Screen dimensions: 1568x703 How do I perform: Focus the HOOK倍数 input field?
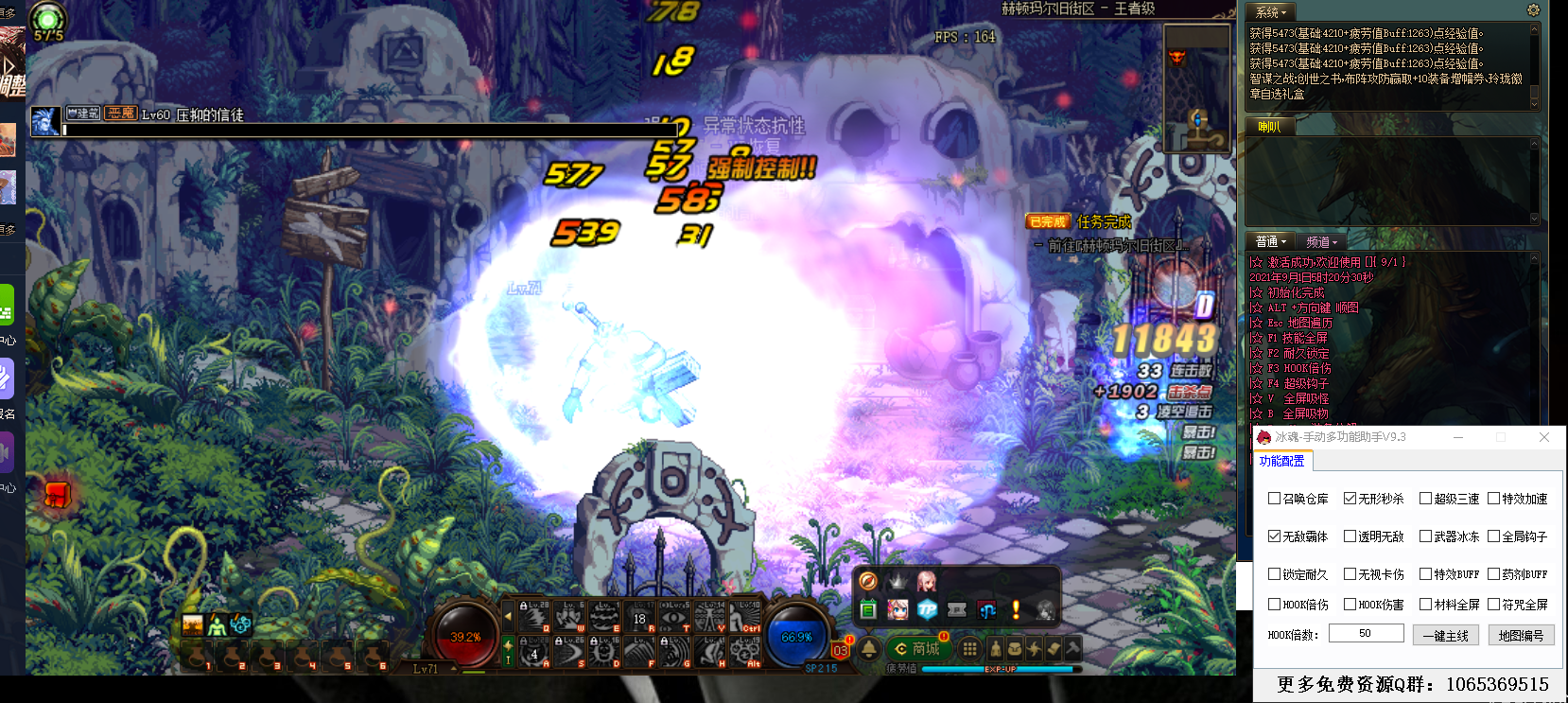[1366, 634]
